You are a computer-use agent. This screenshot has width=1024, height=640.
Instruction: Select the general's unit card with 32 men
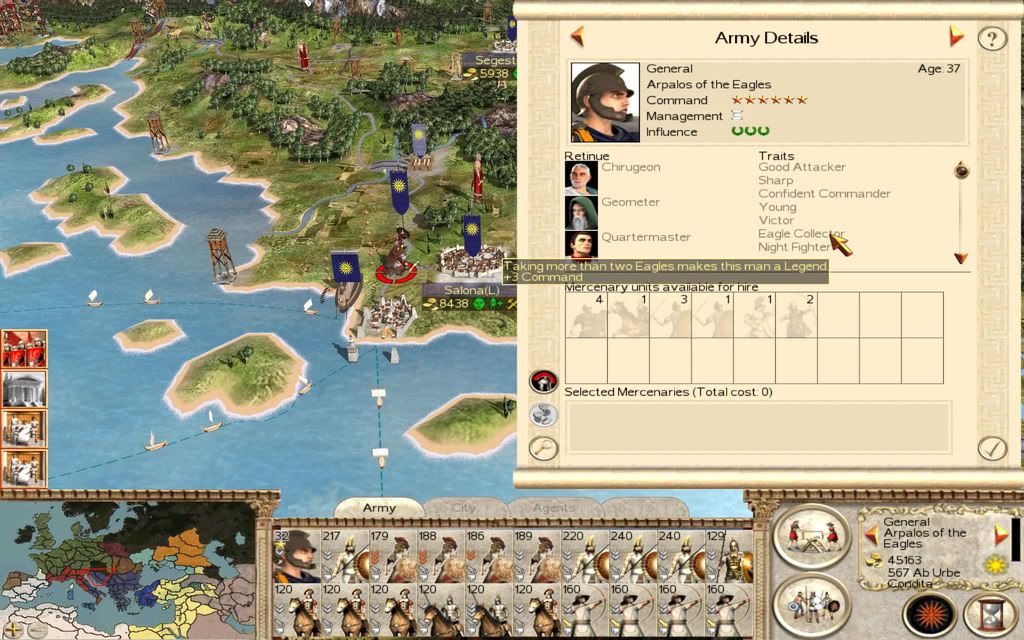coord(295,556)
